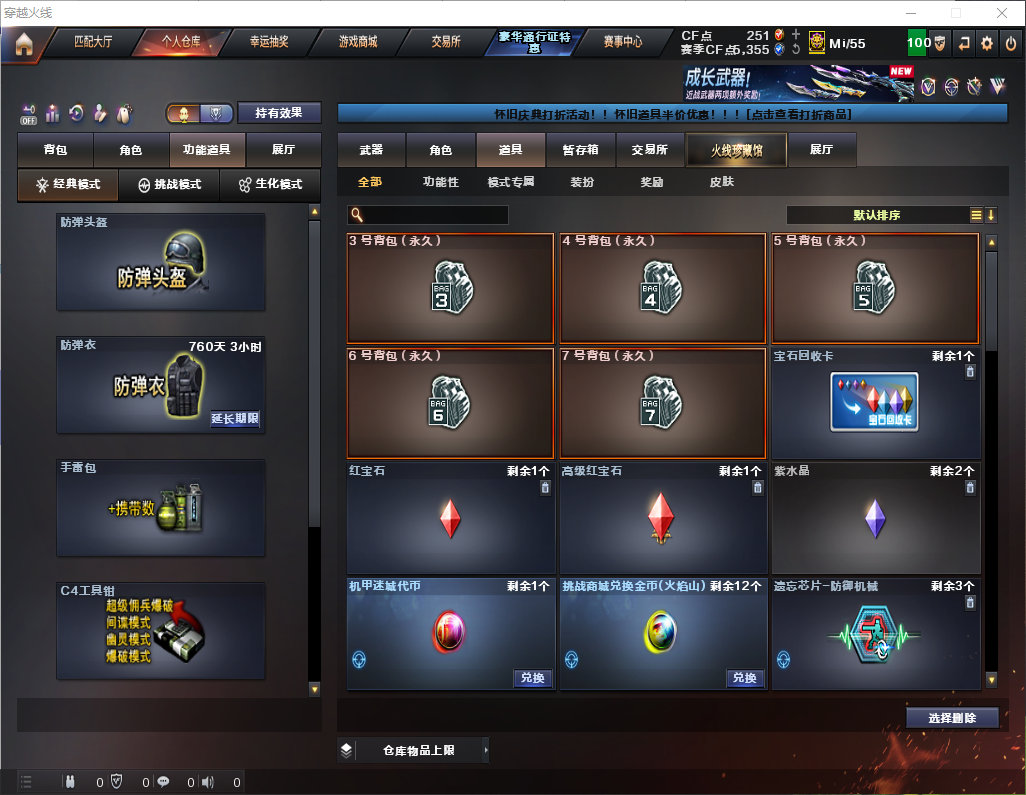
Task: Click the 选择删除 delete selection button
Action: [x=952, y=718]
